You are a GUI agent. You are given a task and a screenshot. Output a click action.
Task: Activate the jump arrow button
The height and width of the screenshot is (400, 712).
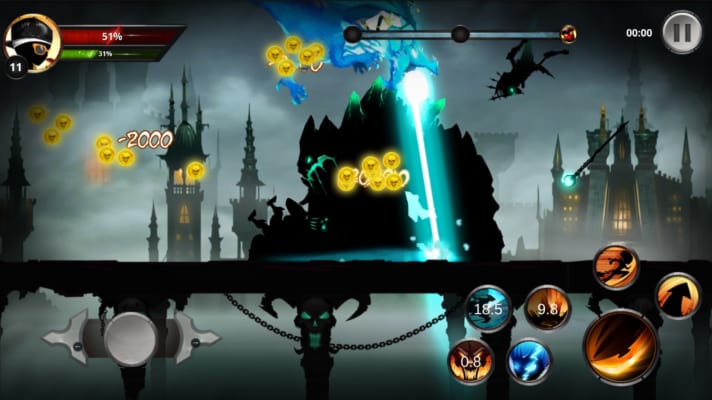(x=678, y=296)
